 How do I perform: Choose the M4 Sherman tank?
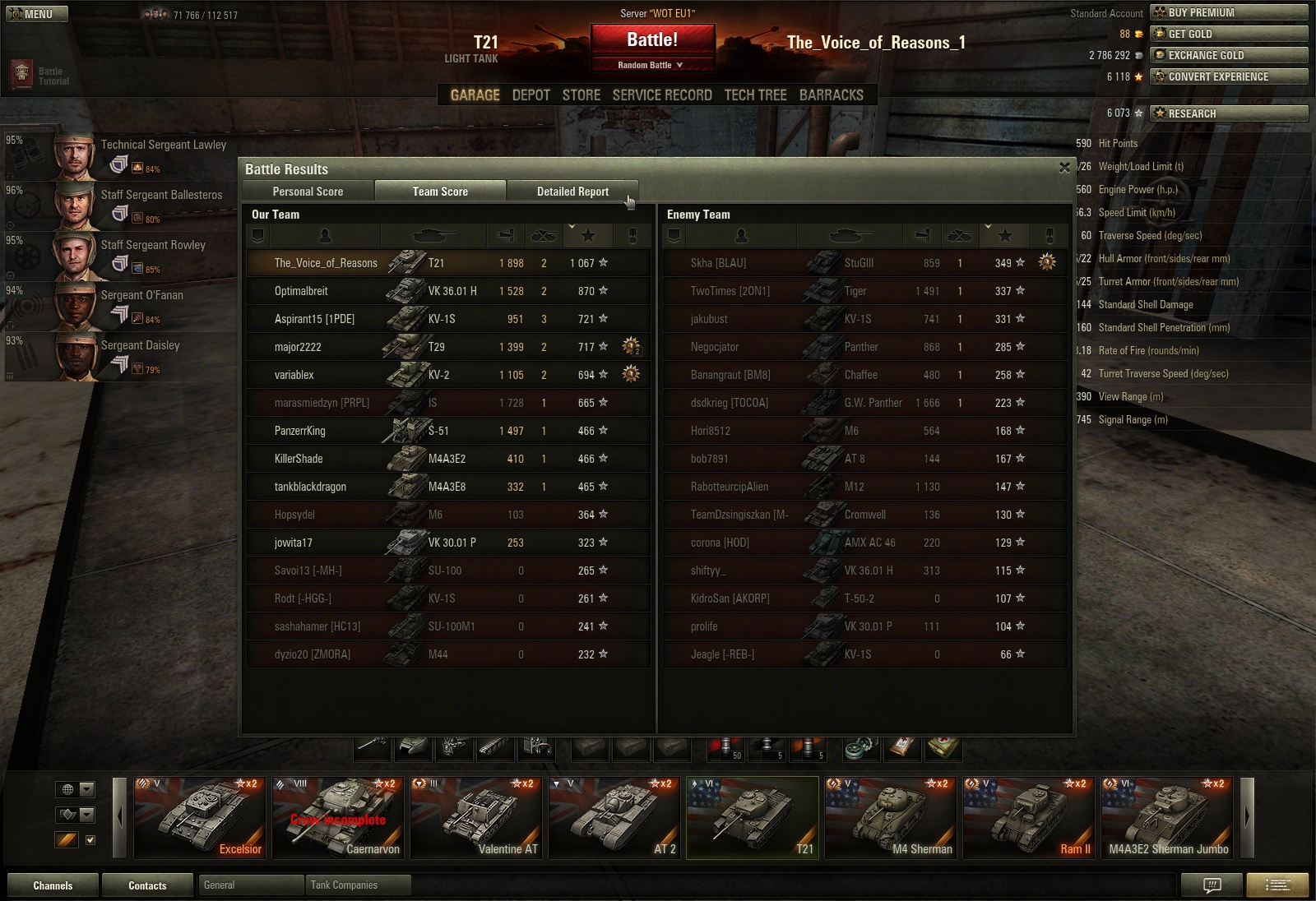pyautogui.click(x=891, y=817)
